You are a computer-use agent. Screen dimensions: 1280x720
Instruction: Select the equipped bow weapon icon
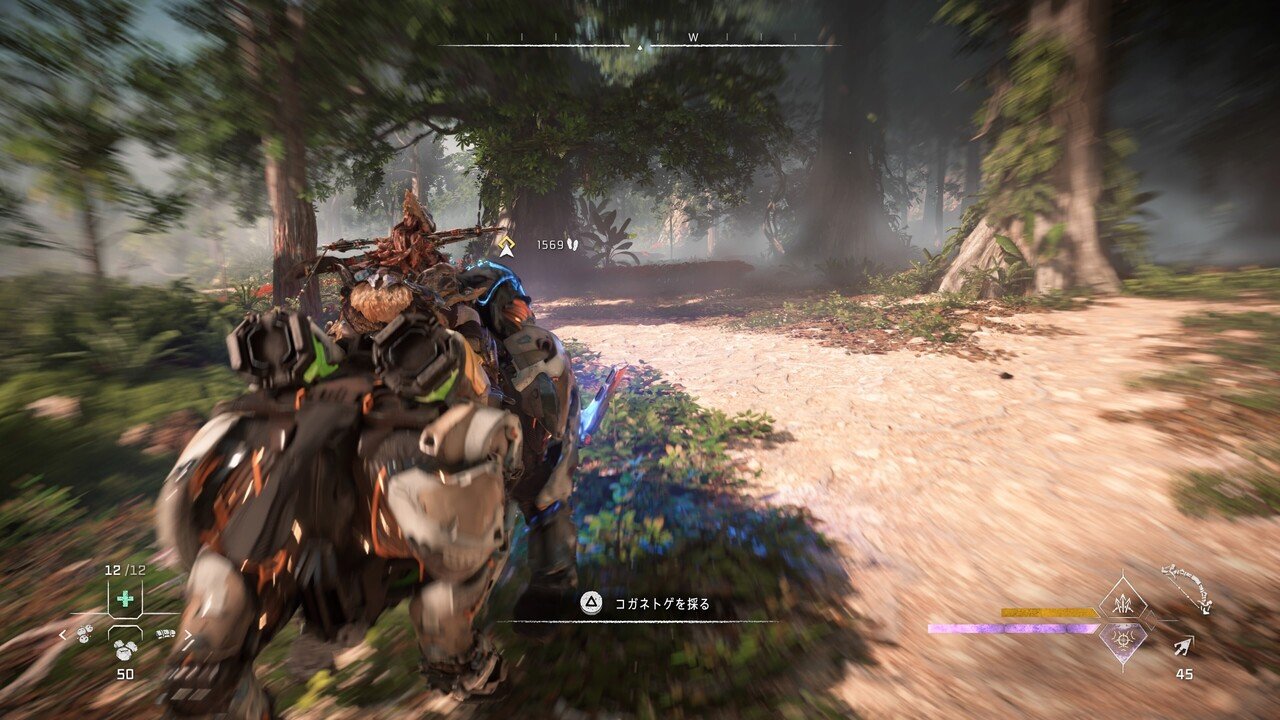(x=1187, y=588)
